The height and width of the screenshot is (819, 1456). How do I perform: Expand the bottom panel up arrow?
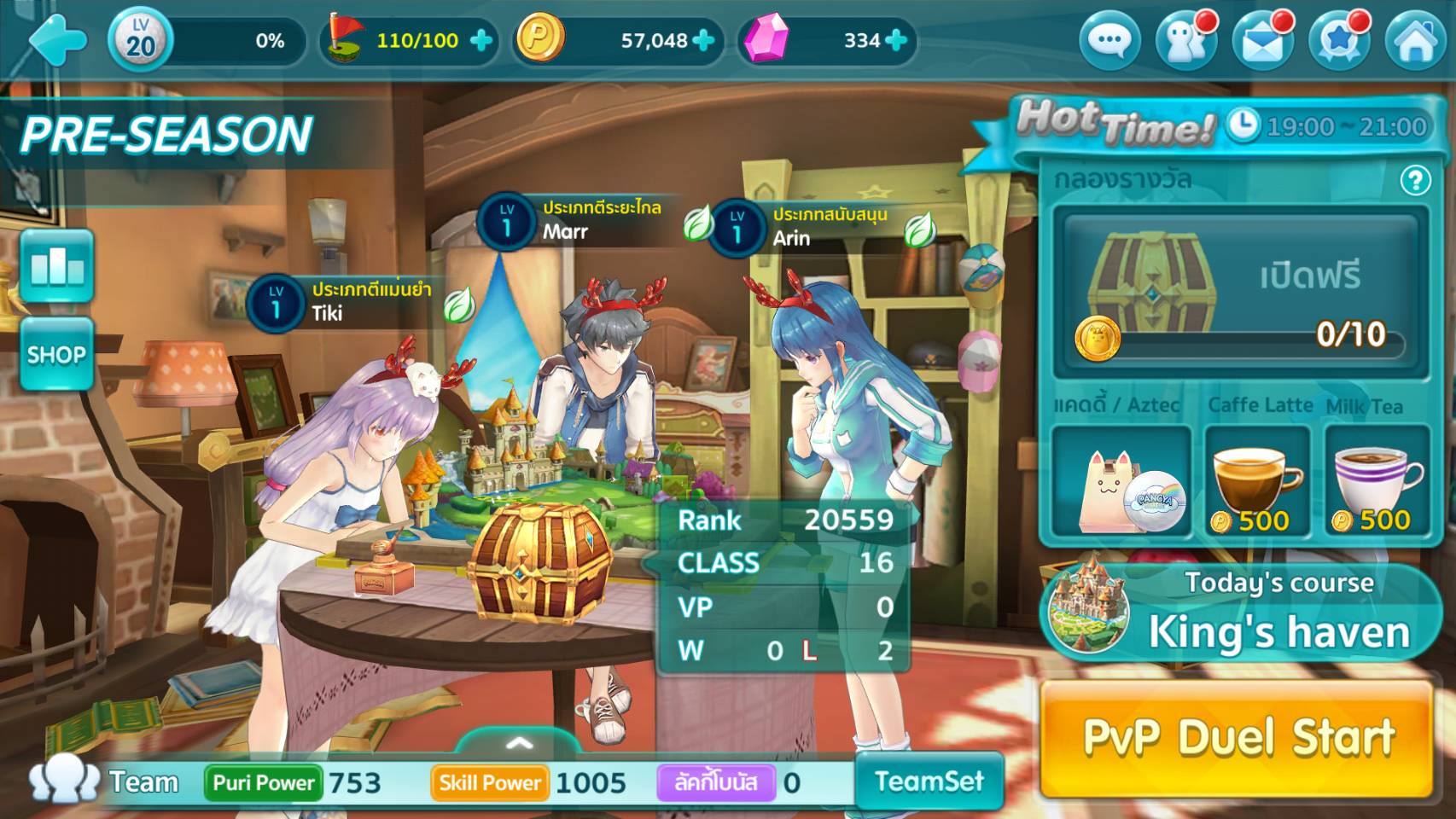point(519,743)
